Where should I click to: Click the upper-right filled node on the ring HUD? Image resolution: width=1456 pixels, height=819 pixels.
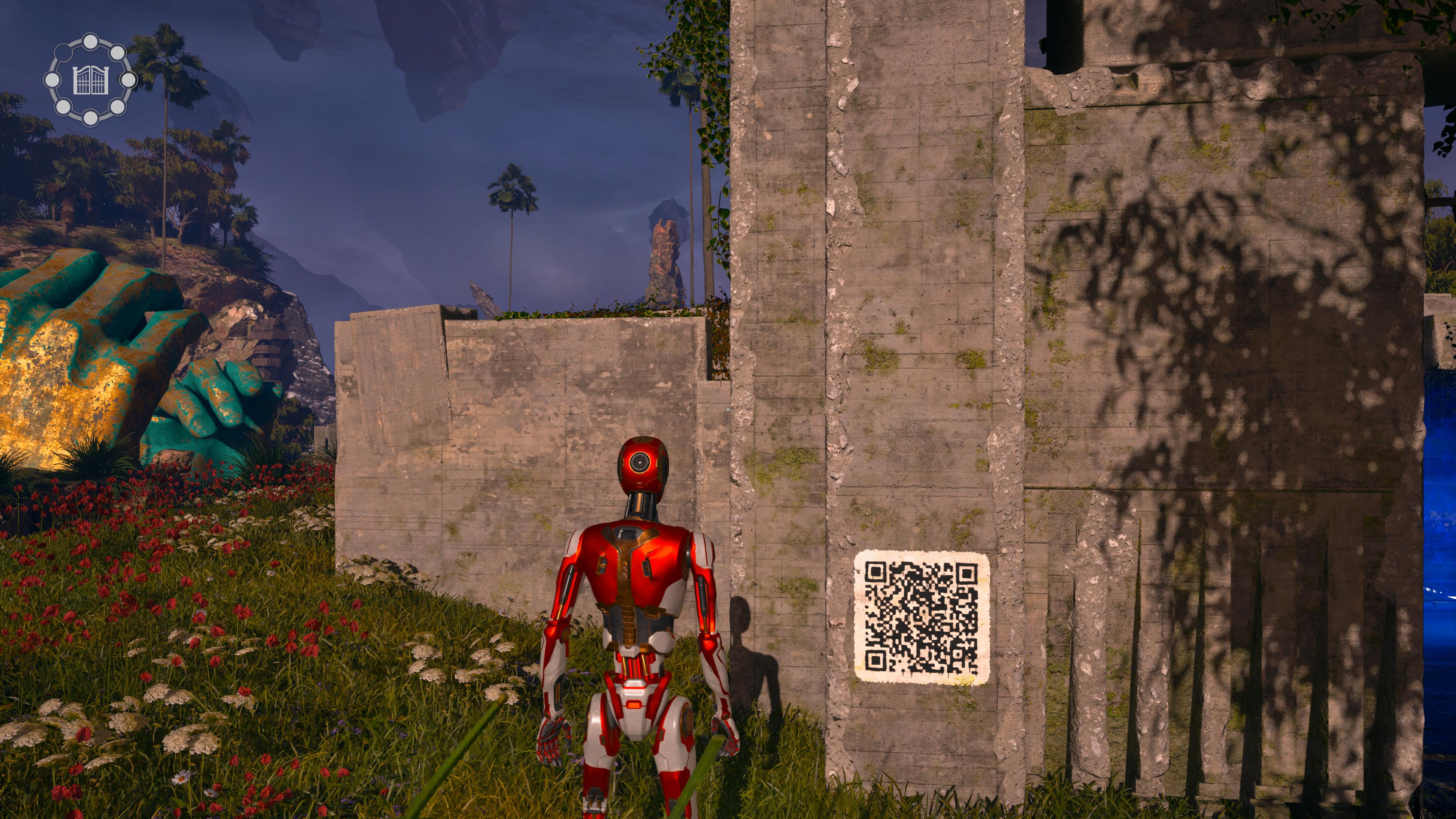118,54
